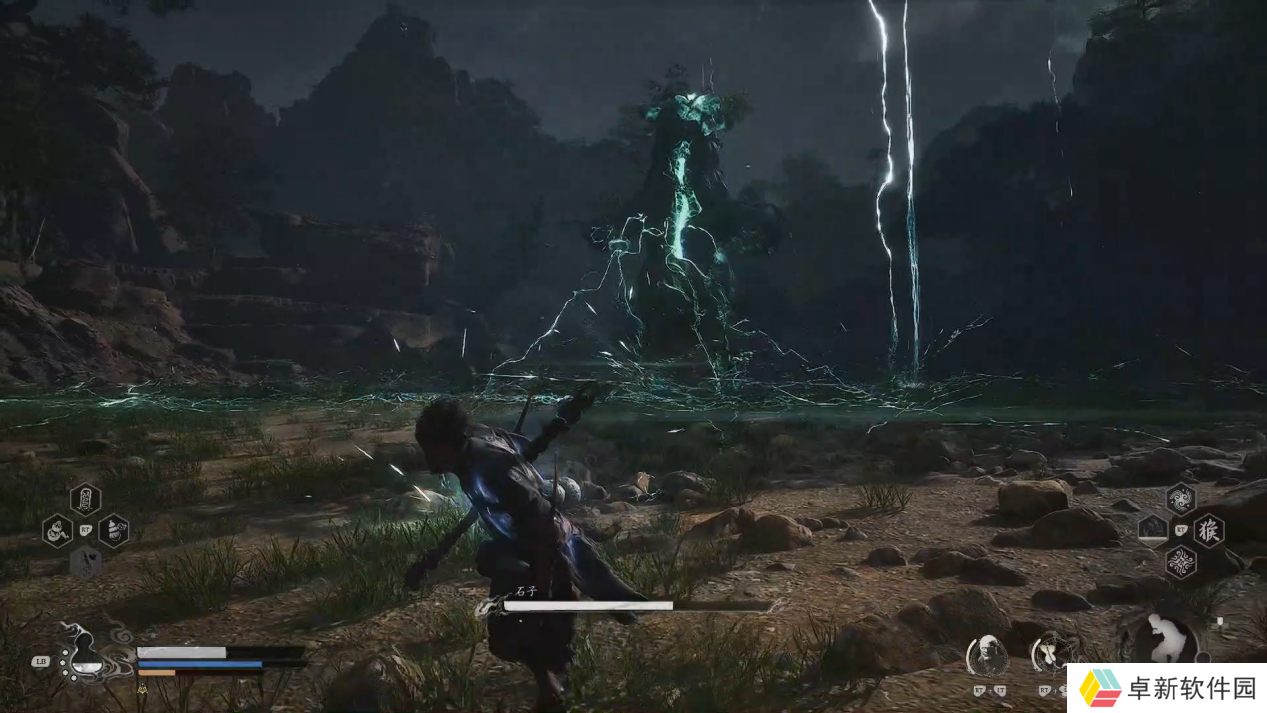Activate the crouching figure spell hexagon
This screenshot has width=1267, height=713.
click(x=58, y=530)
